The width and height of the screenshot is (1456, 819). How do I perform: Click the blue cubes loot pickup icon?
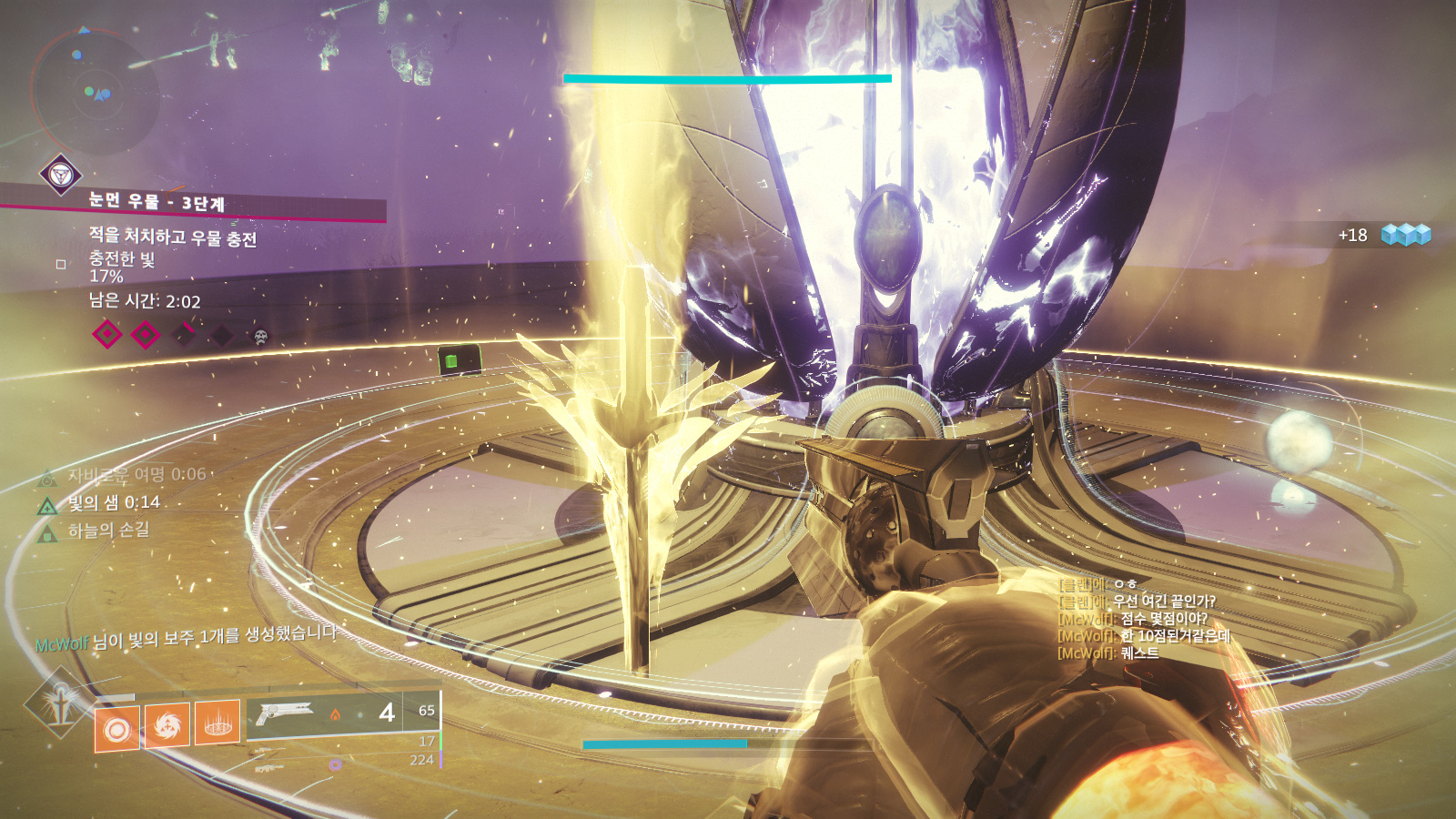click(x=1406, y=235)
